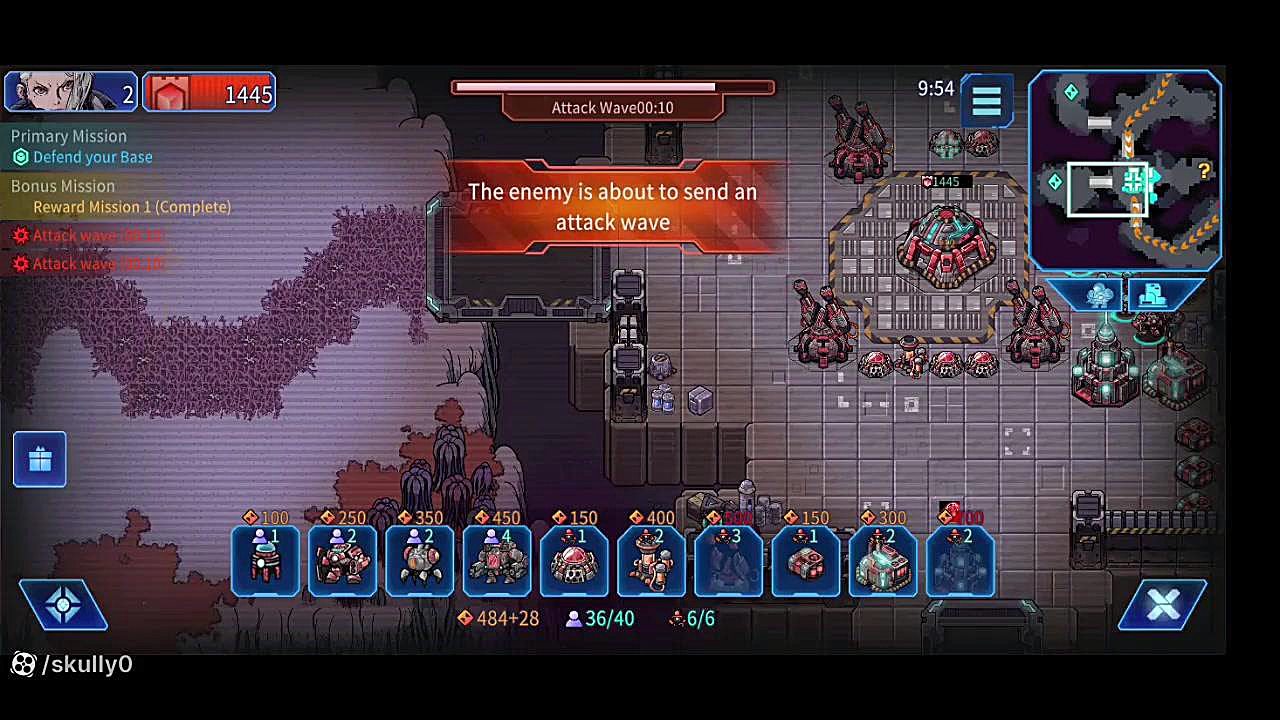The width and height of the screenshot is (1280, 720).
Task: Select the Defend your Base mission
Action: (92, 157)
